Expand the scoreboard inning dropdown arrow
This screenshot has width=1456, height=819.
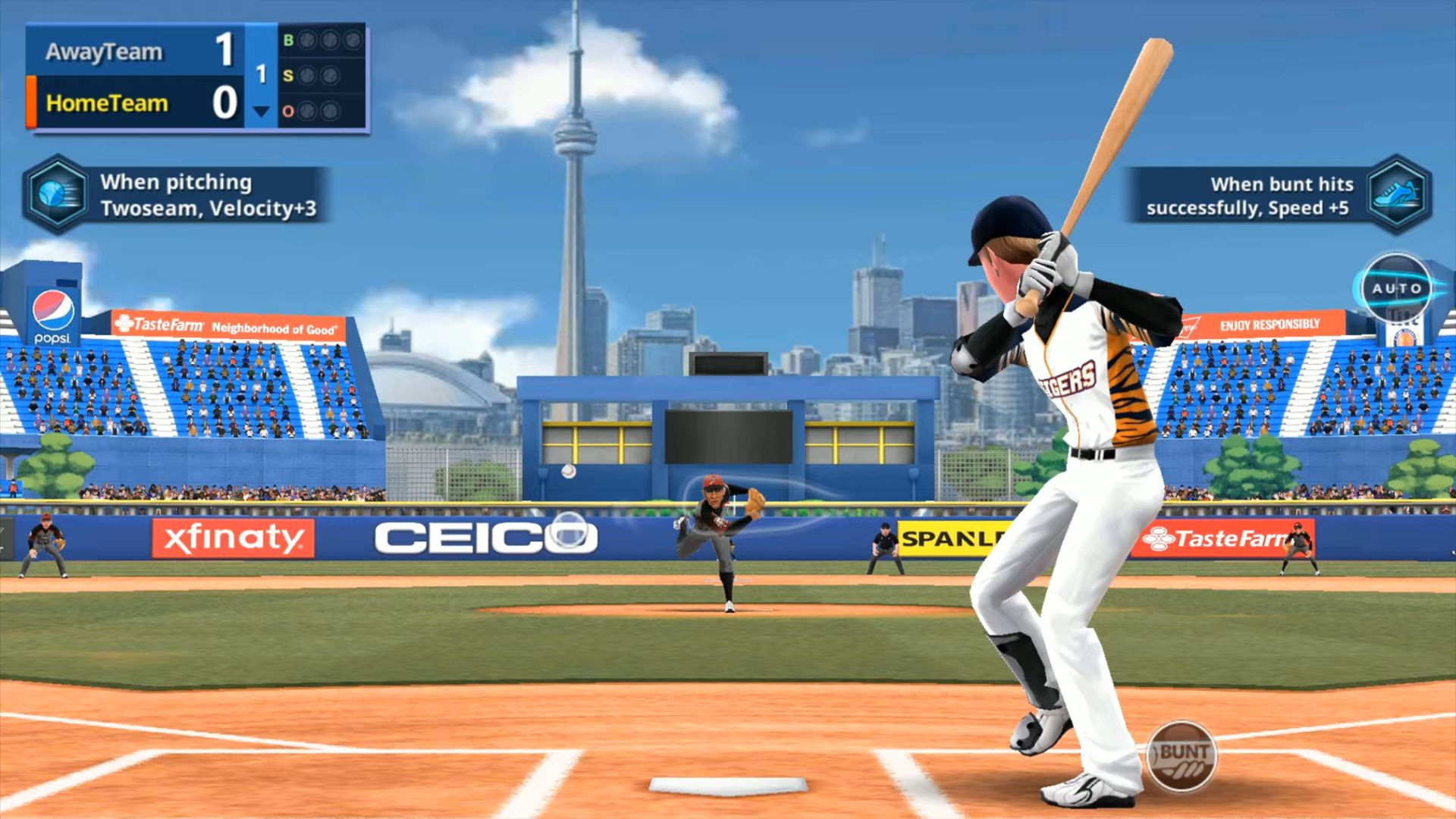[262, 110]
